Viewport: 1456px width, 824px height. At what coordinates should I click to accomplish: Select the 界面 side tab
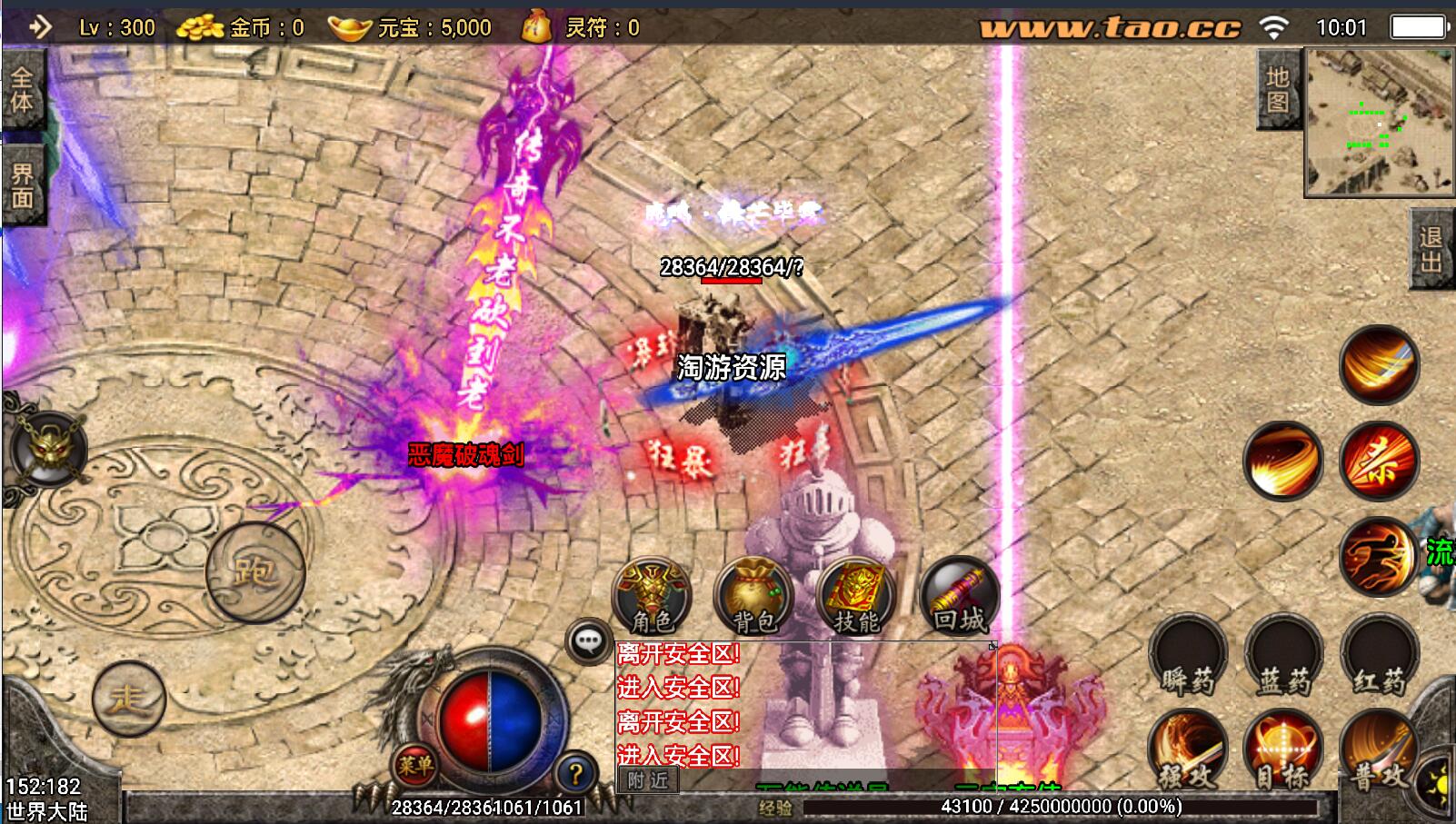click(22, 186)
